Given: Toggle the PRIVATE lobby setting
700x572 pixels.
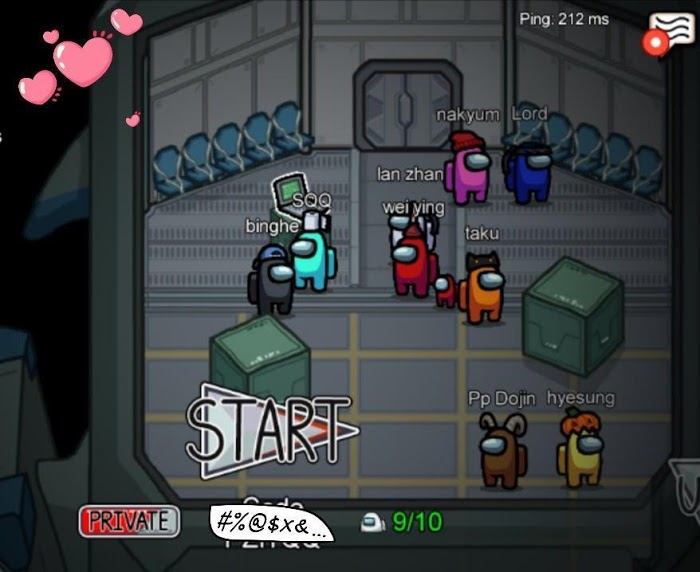Looking at the screenshot, I should (130, 521).
